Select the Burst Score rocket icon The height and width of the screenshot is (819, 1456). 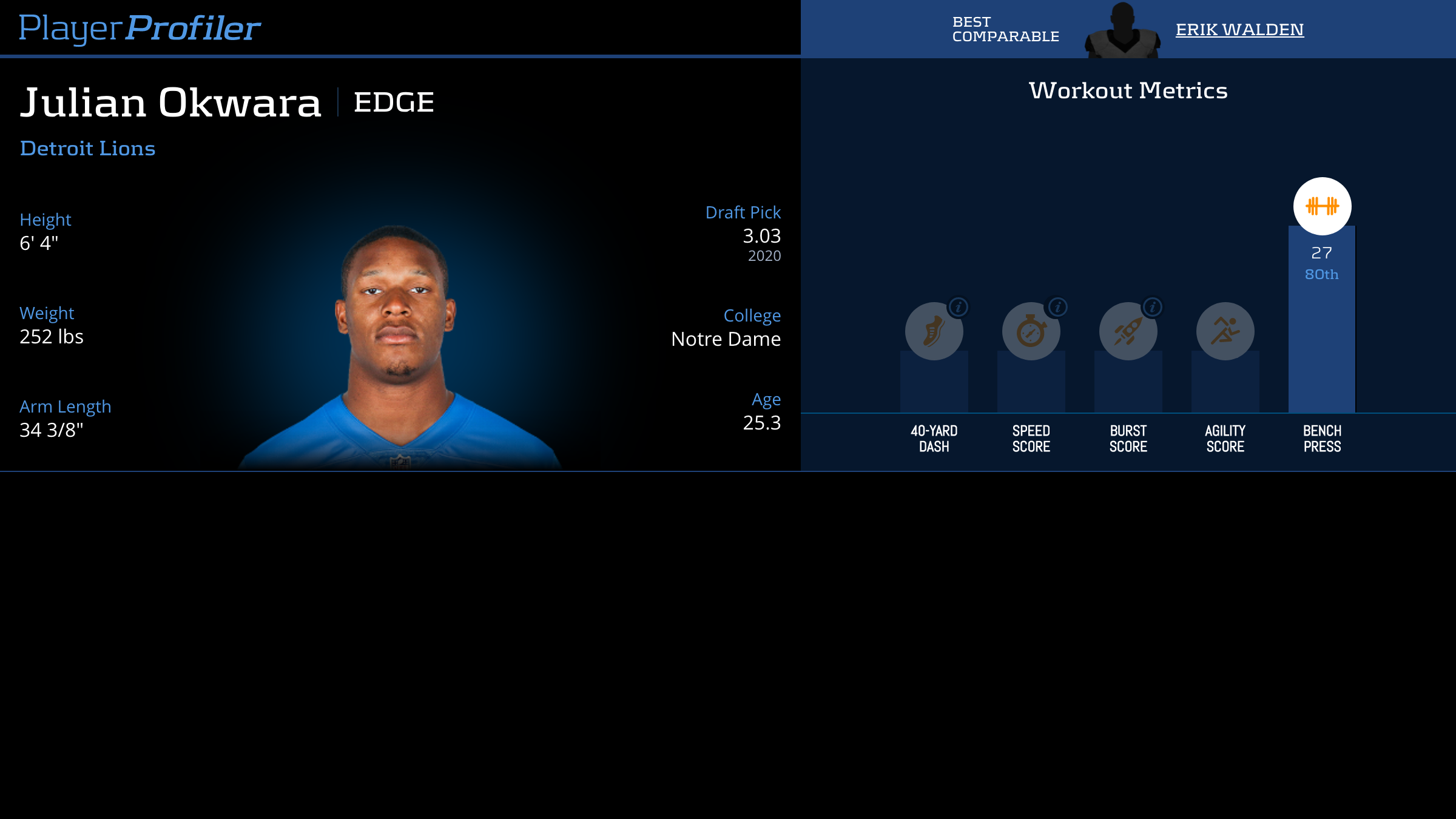1128,332
